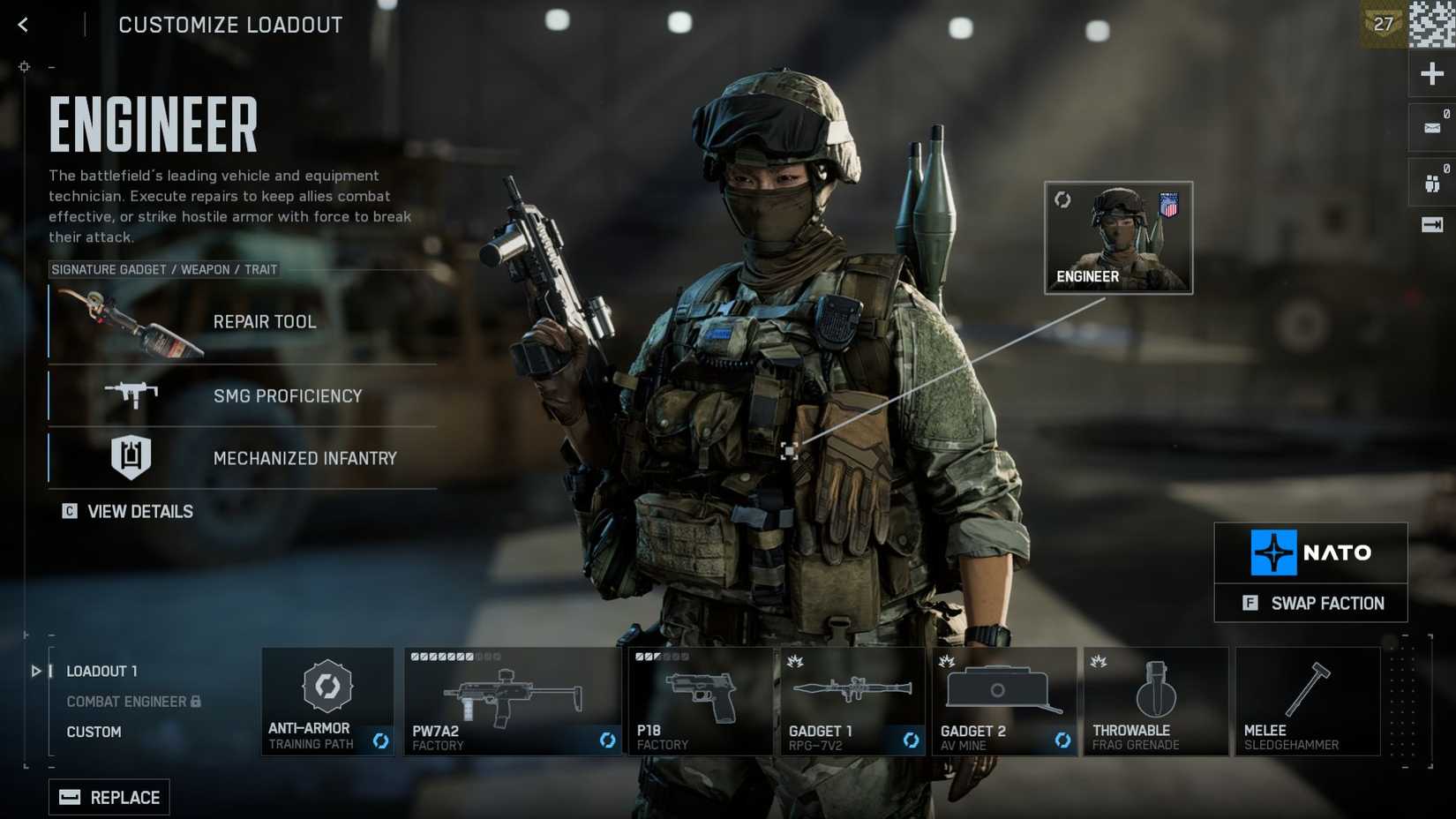Click the friends list icon showing zero

tap(1431, 181)
